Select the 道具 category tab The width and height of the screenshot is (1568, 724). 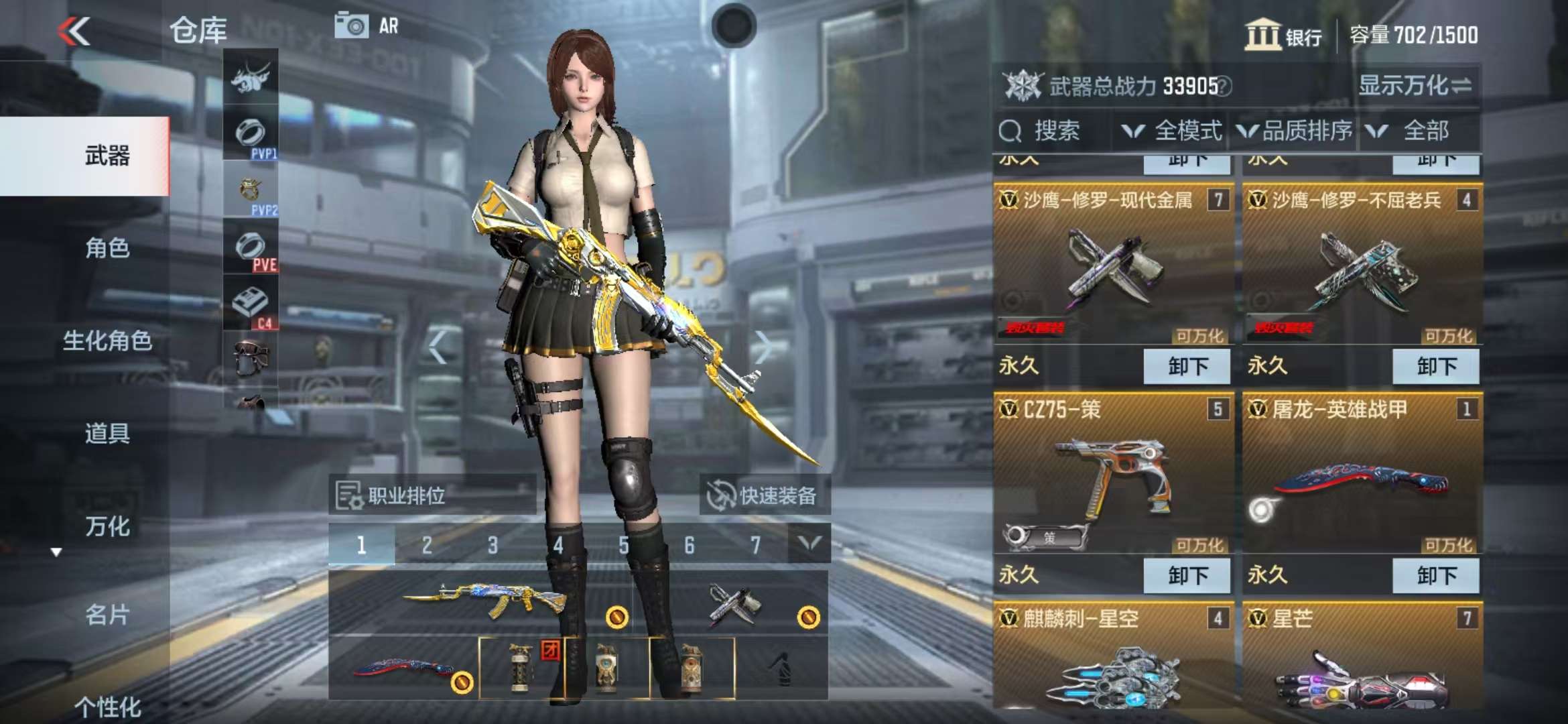click(107, 433)
